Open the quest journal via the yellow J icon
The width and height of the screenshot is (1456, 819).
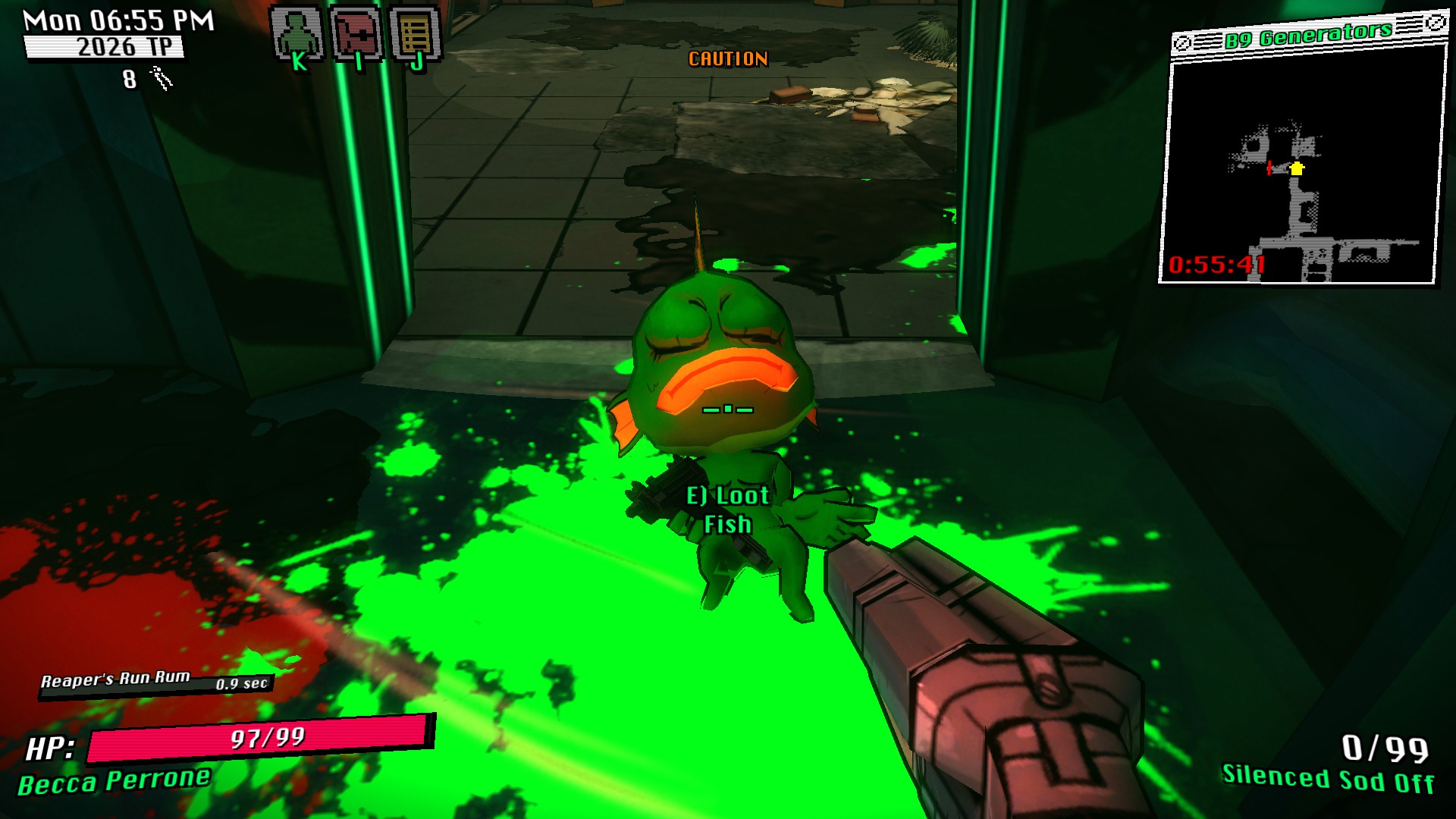tap(416, 34)
